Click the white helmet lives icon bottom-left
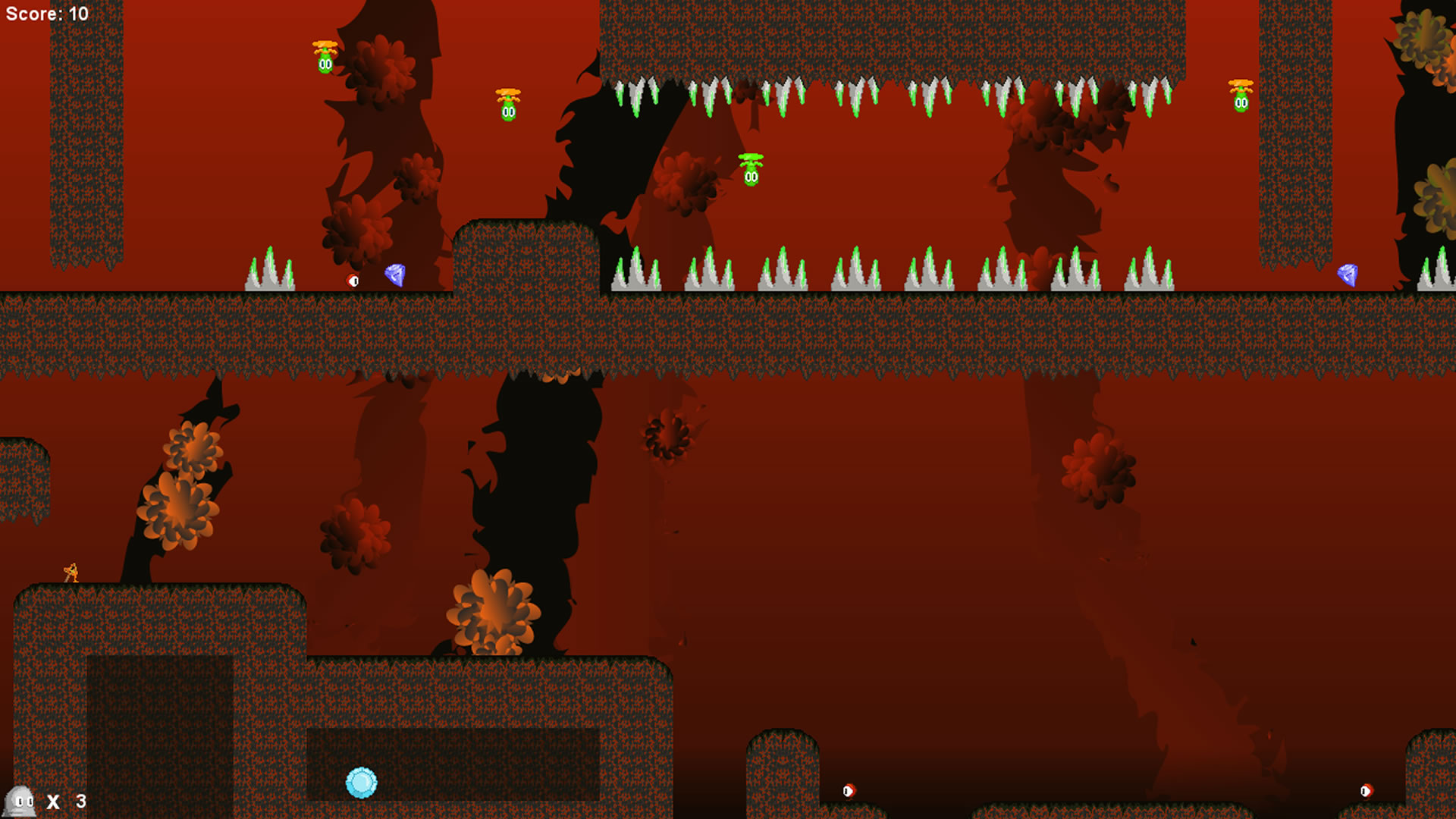The height and width of the screenshot is (819, 1456). point(19,800)
